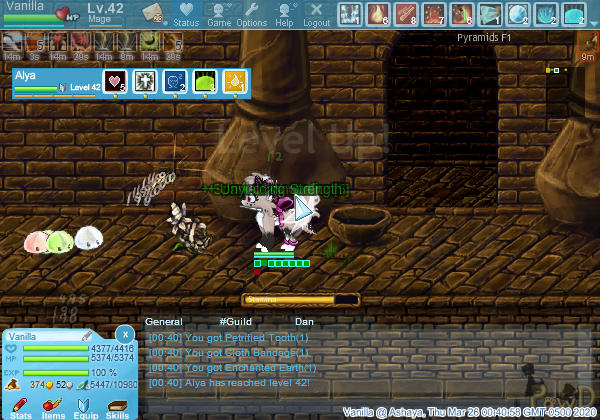The image size is (600, 420).
Task: Open the Game menu
Action: 219,13
